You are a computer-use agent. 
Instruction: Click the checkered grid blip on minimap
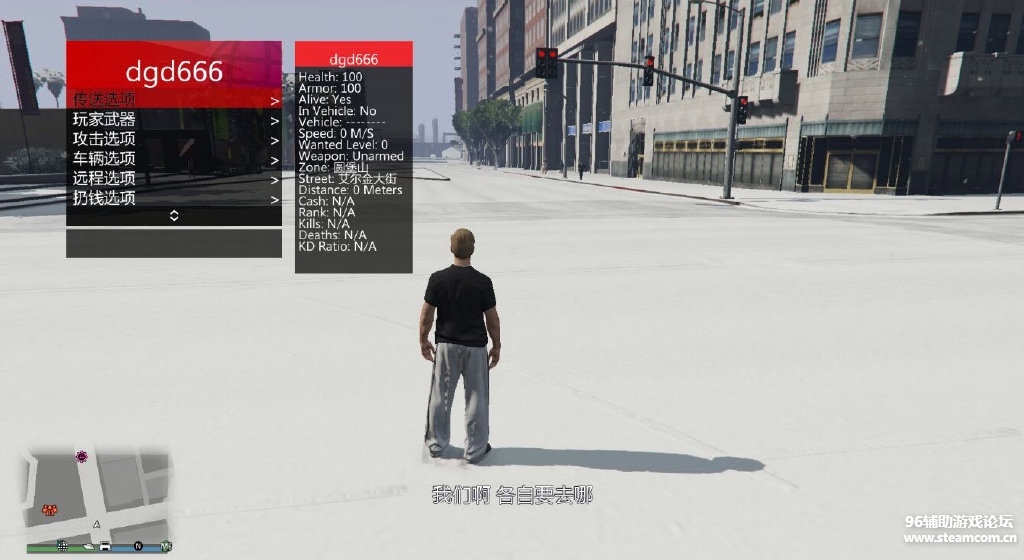click(x=63, y=546)
